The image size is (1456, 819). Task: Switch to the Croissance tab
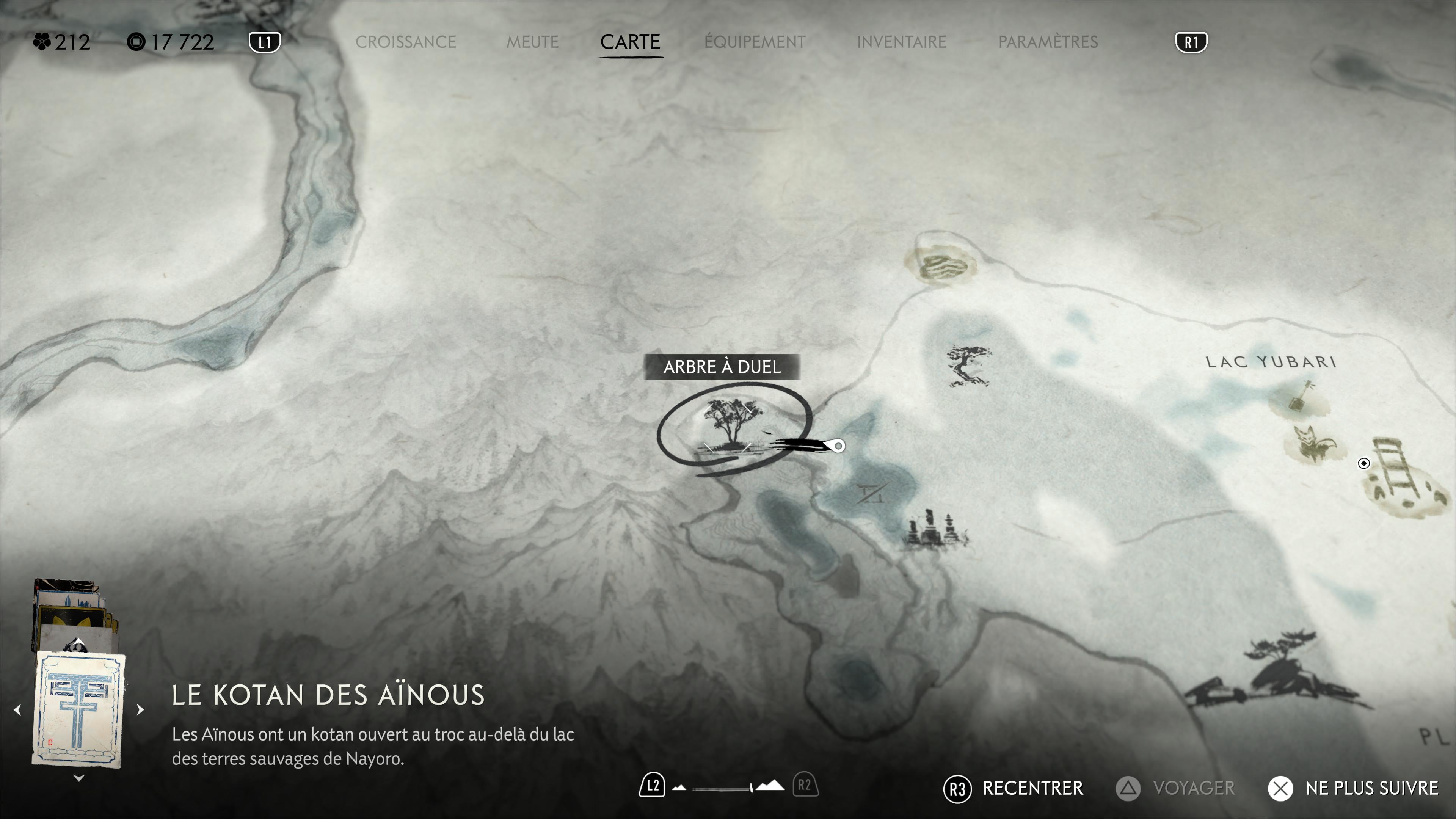[405, 42]
